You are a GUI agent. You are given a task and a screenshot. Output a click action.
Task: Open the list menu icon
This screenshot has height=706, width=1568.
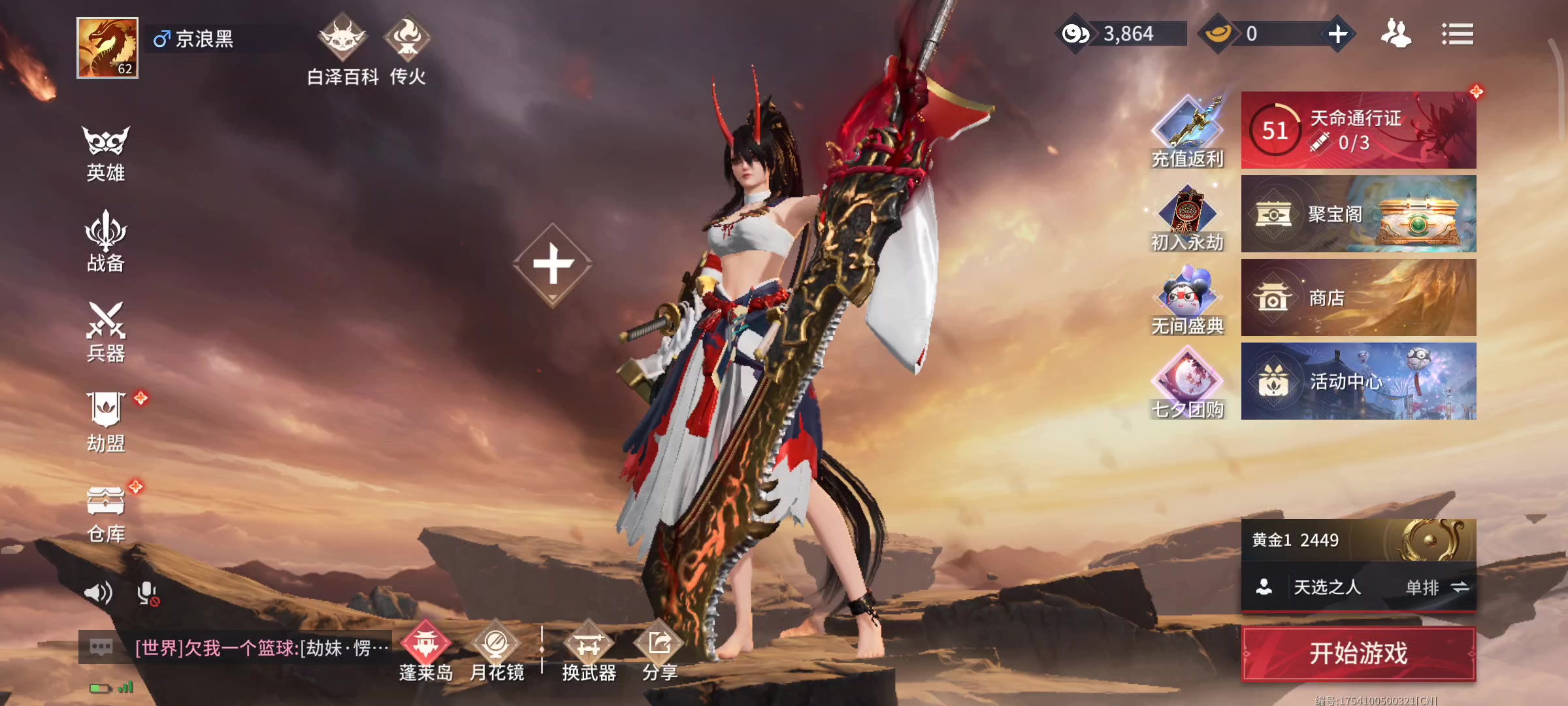click(x=1457, y=34)
